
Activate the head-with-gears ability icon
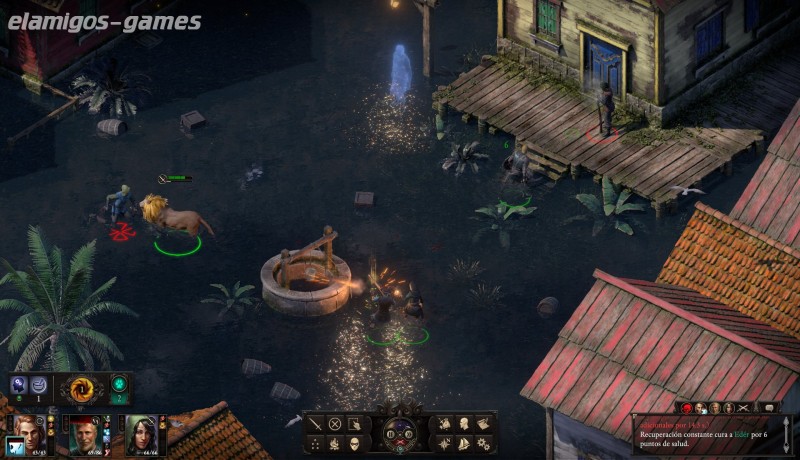coord(18,384)
